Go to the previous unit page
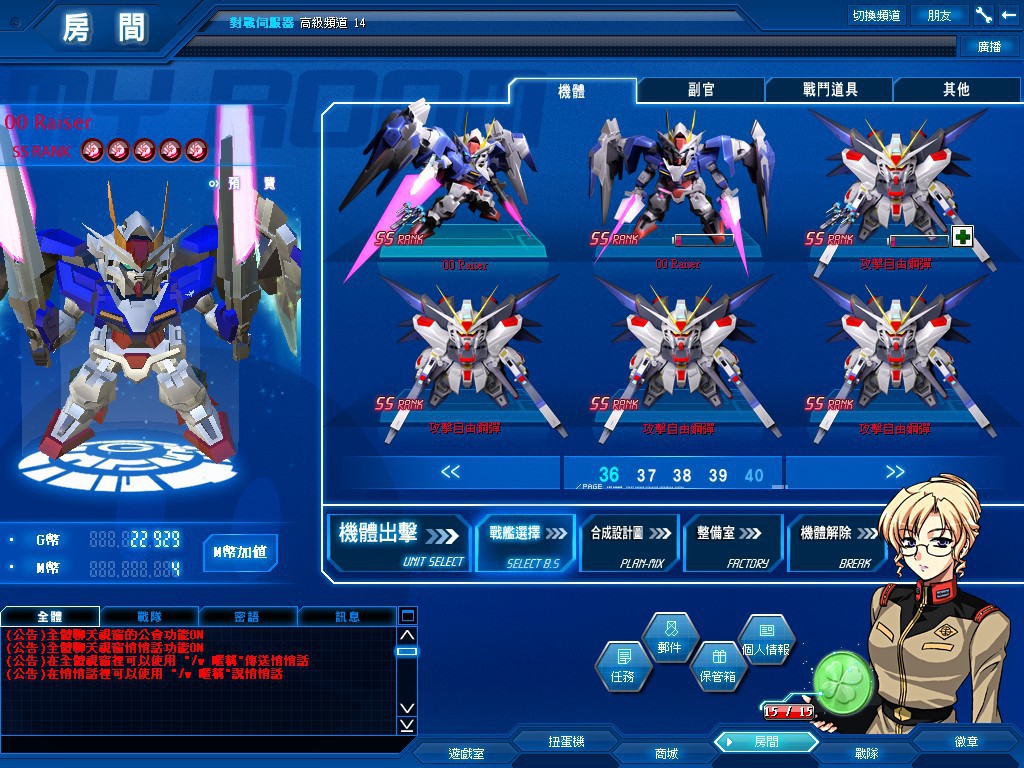1024x768 pixels. click(450, 472)
